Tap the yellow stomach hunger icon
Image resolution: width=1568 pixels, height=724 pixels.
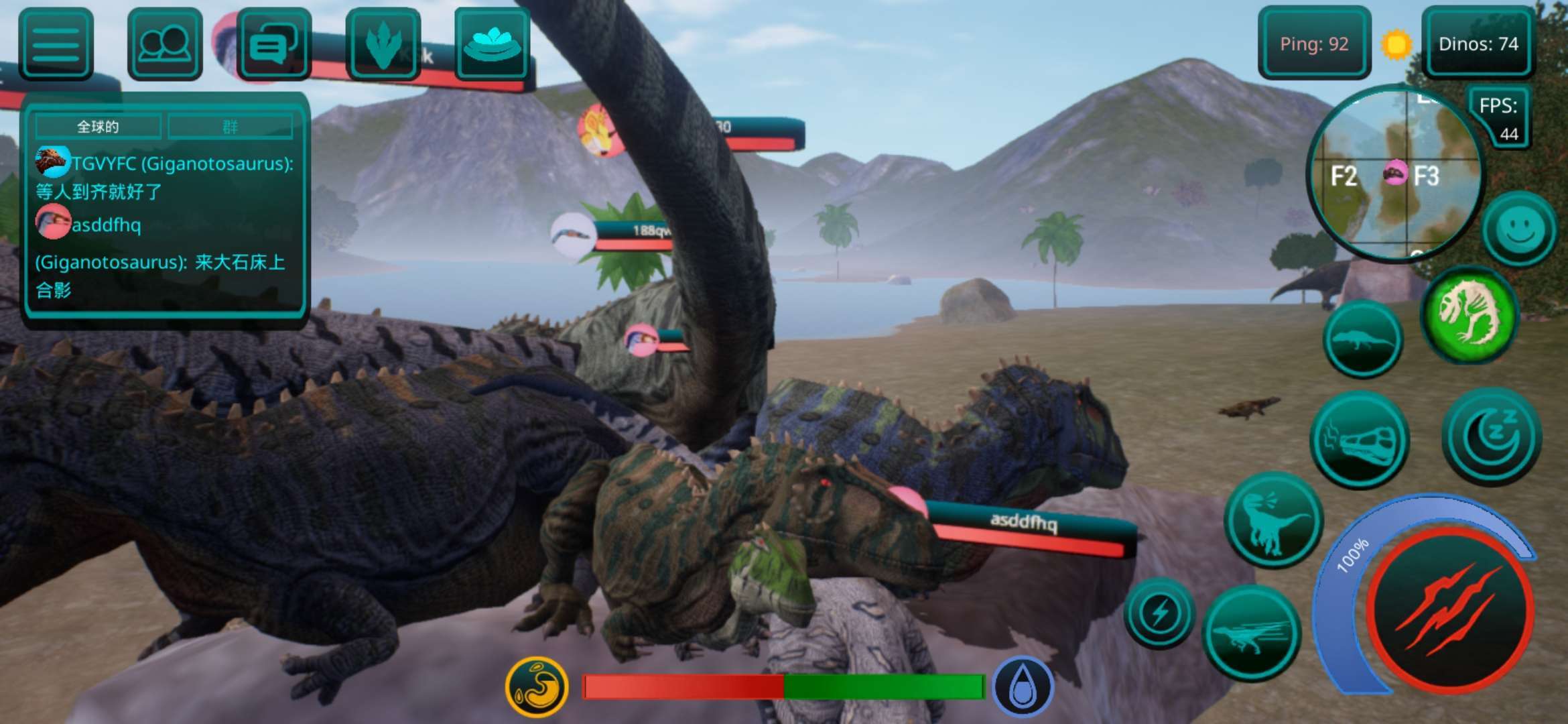pyautogui.click(x=537, y=686)
